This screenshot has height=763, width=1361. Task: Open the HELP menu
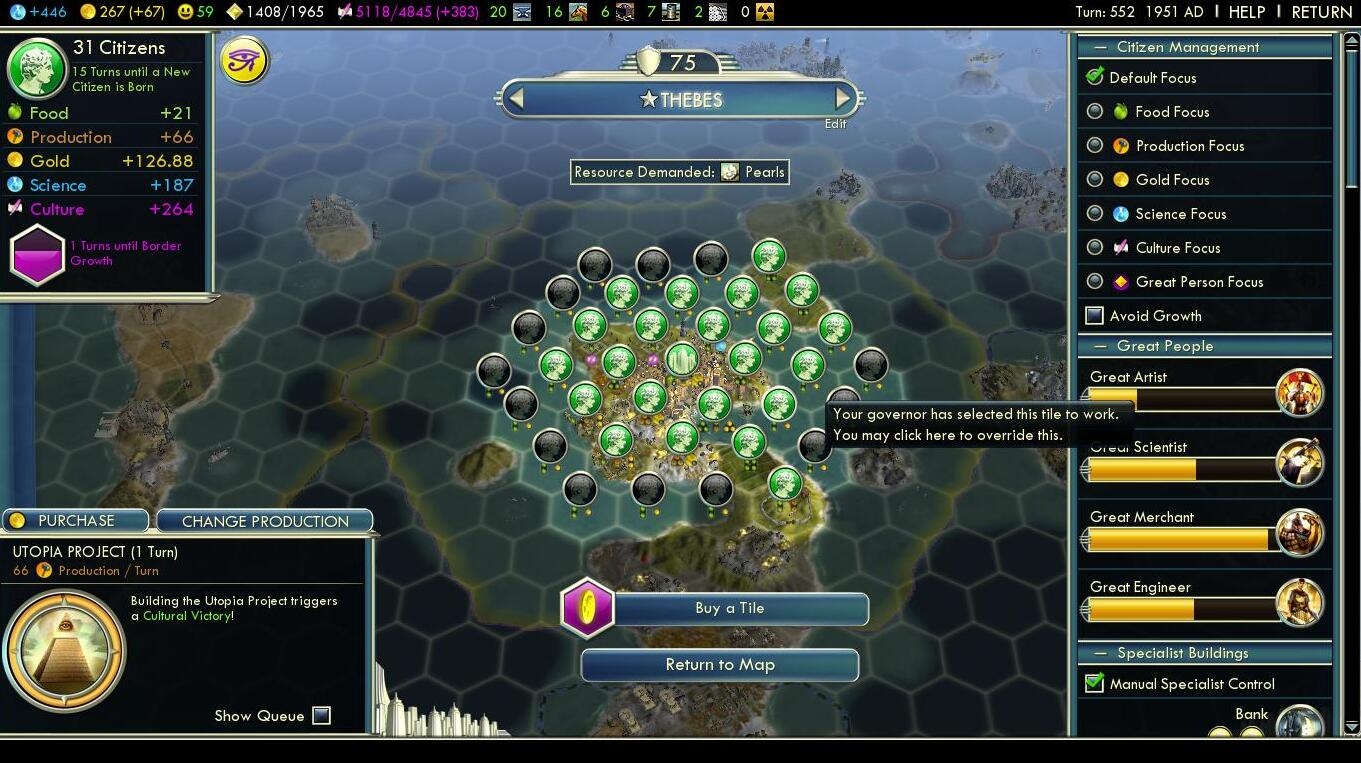click(1246, 12)
